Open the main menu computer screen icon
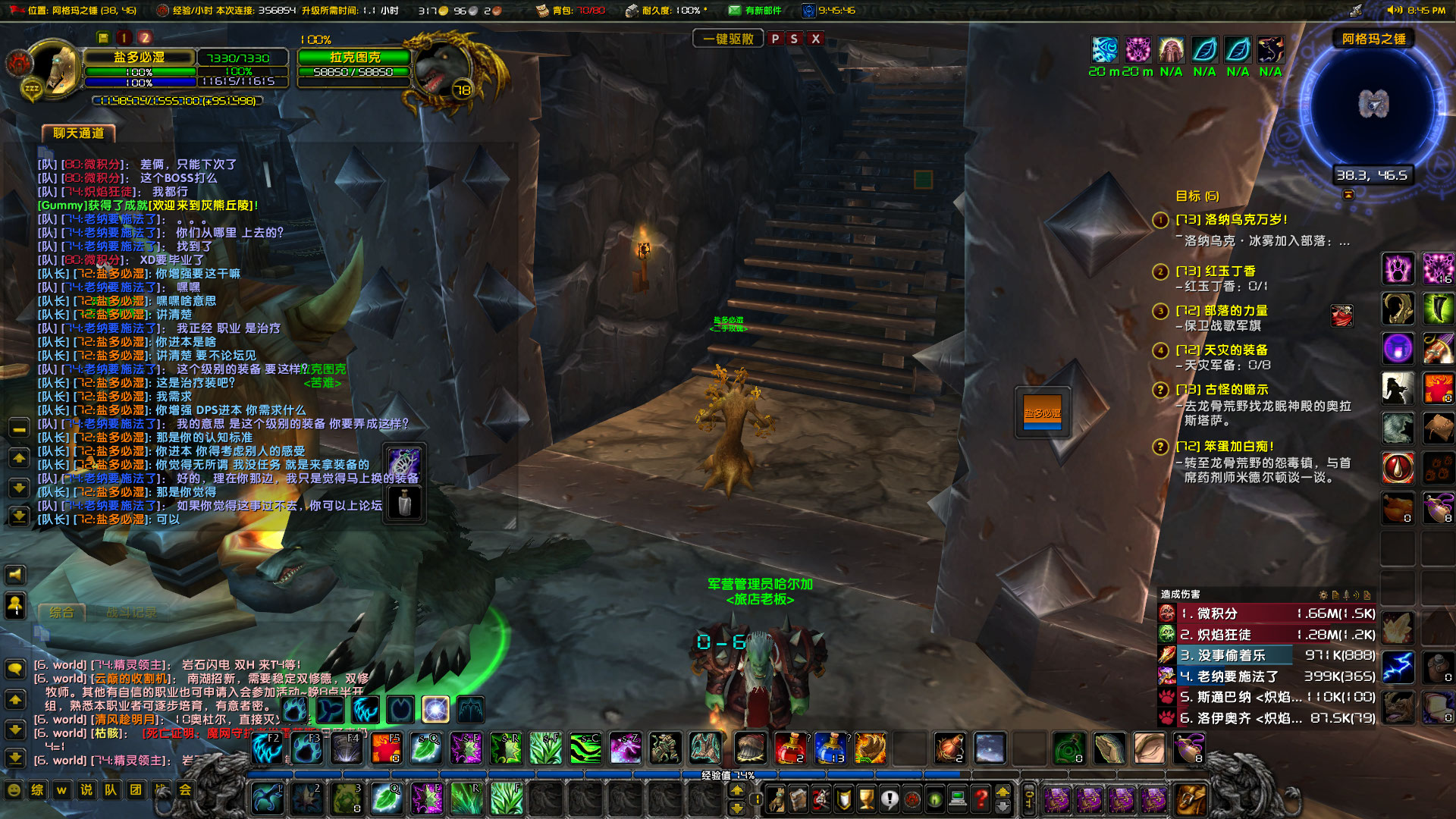Viewport: 1456px width, 819px height. point(957,799)
